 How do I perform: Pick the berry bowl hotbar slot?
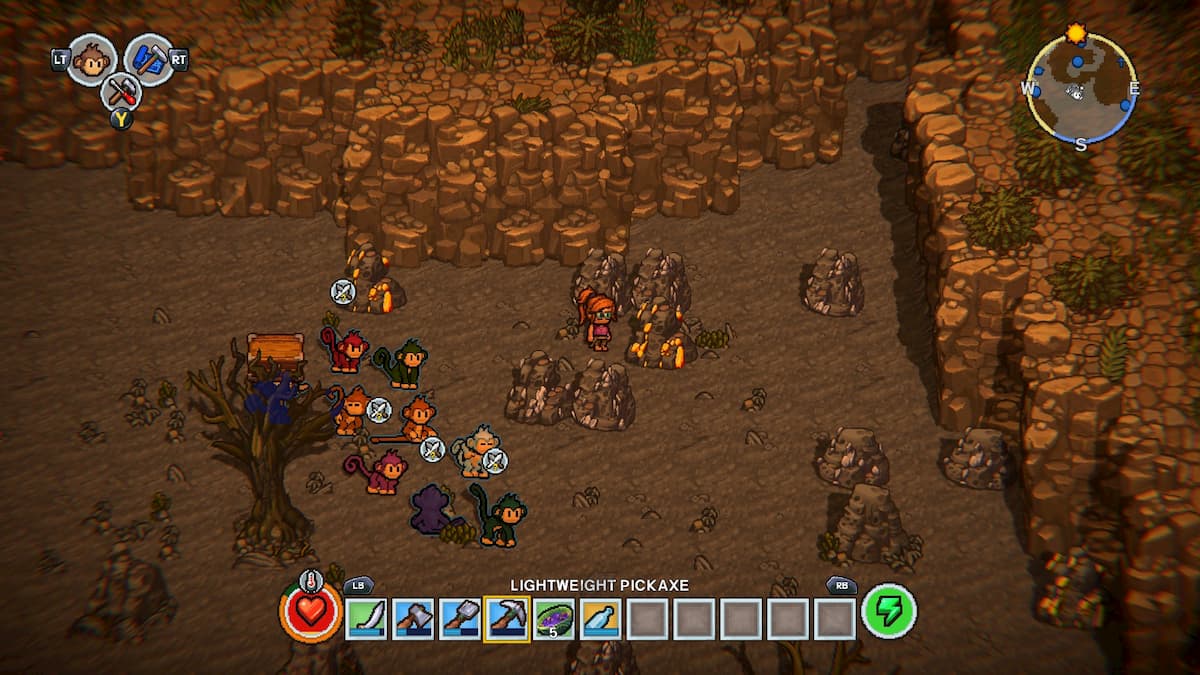coord(553,619)
